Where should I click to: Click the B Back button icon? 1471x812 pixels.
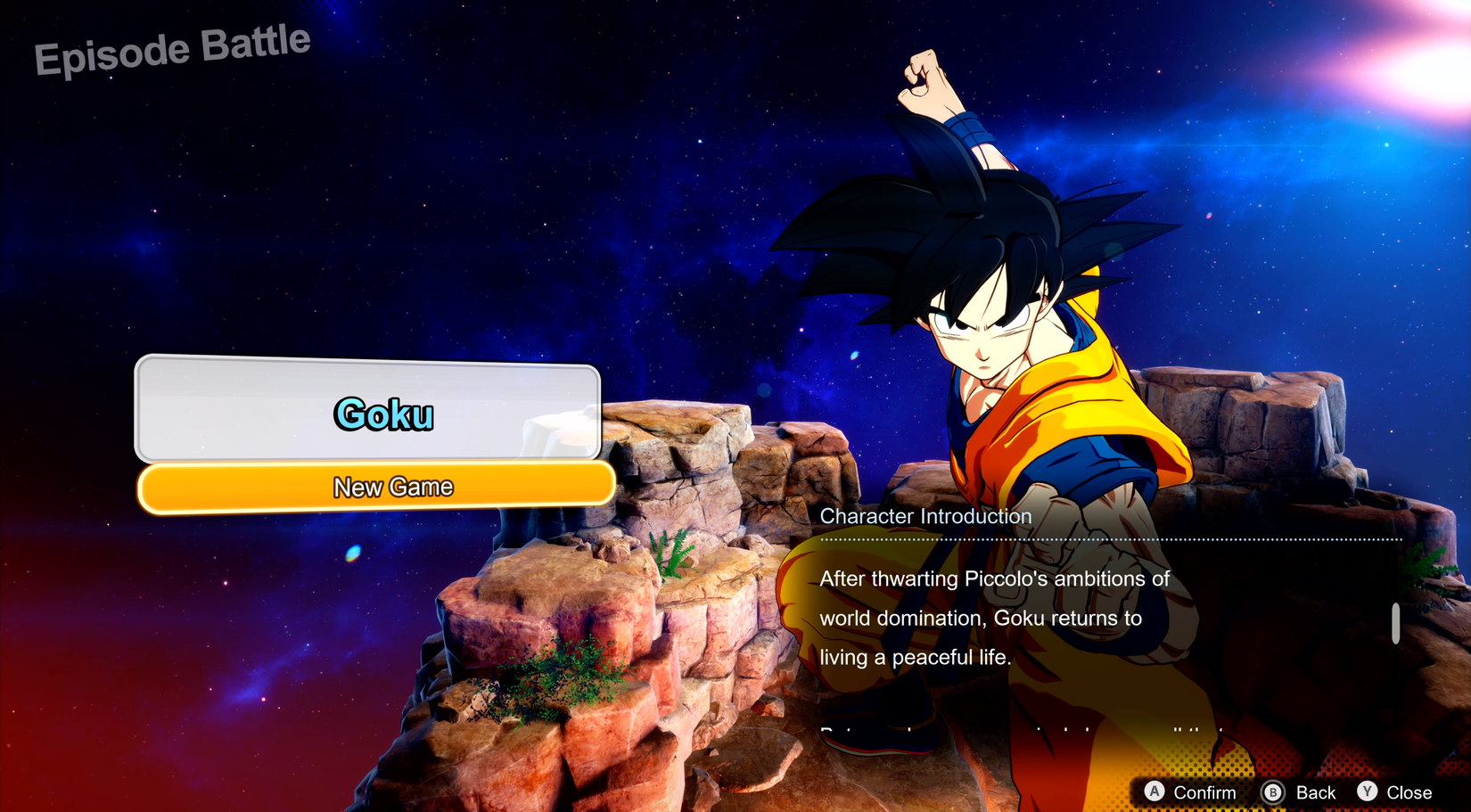point(1272,791)
